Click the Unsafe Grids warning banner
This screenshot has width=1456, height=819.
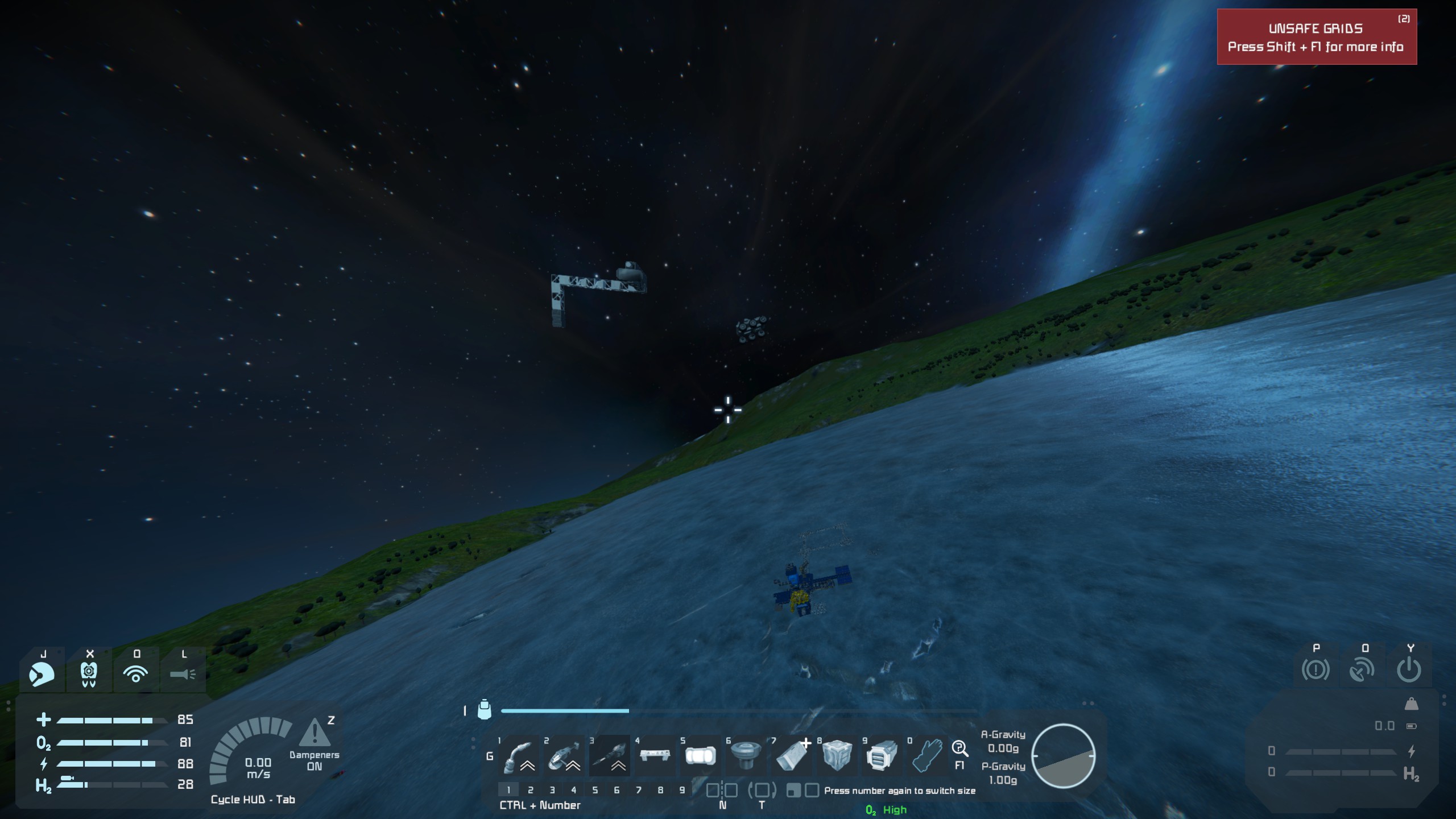[1316, 38]
